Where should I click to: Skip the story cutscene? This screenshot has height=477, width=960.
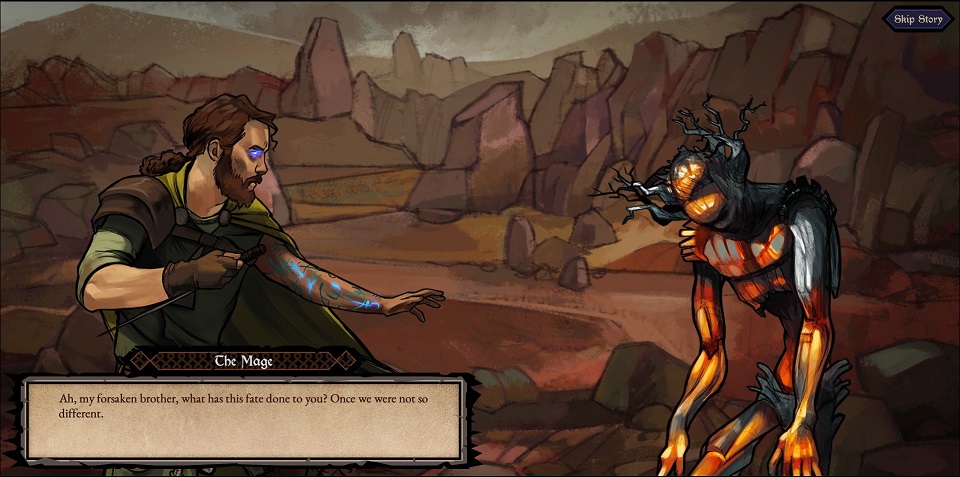point(918,19)
